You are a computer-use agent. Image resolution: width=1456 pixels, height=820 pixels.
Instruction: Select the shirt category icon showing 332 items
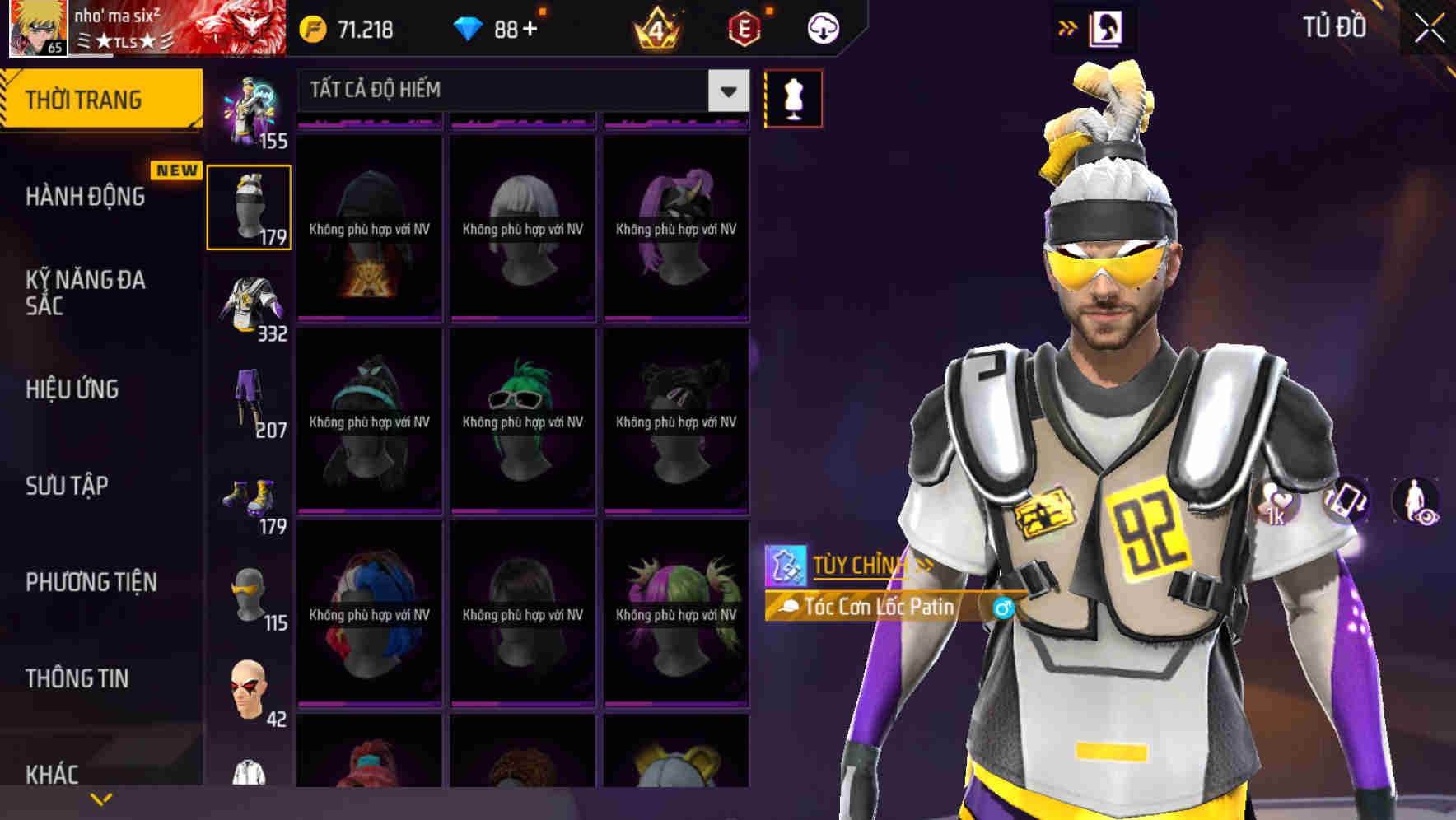click(x=249, y=302)
